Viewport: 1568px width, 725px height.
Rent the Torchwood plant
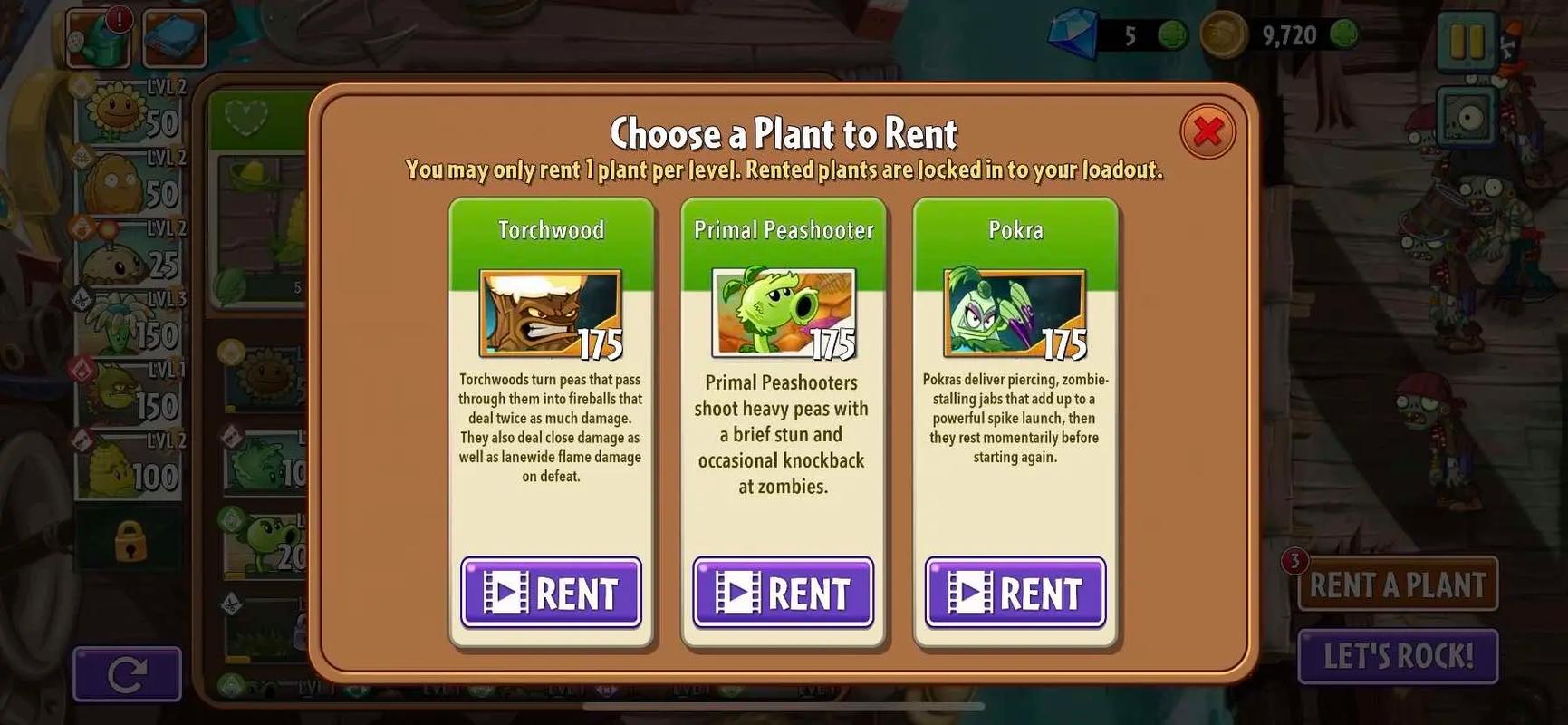pyautogui.click(x=551, y=593)
